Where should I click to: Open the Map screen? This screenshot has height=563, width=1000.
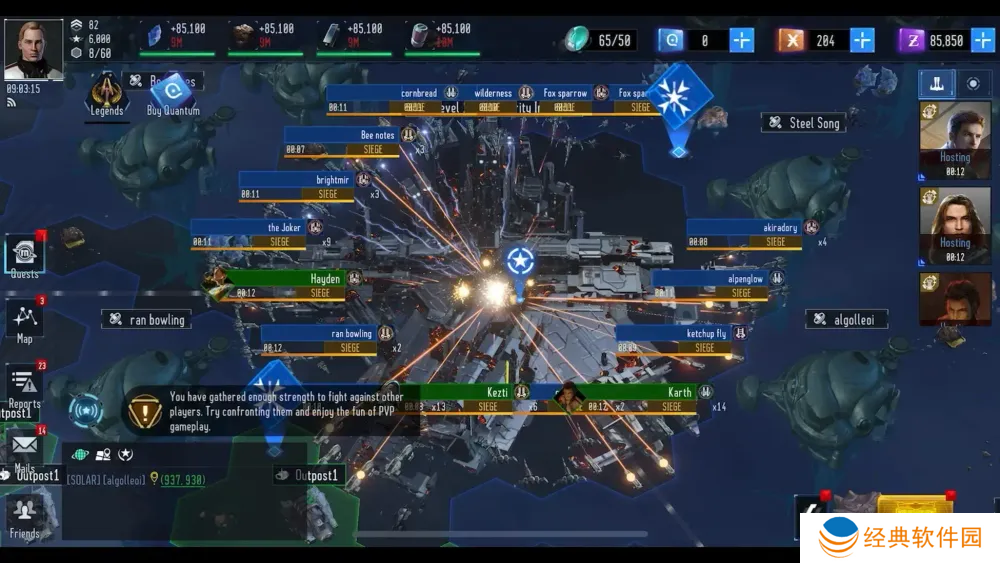25,321
